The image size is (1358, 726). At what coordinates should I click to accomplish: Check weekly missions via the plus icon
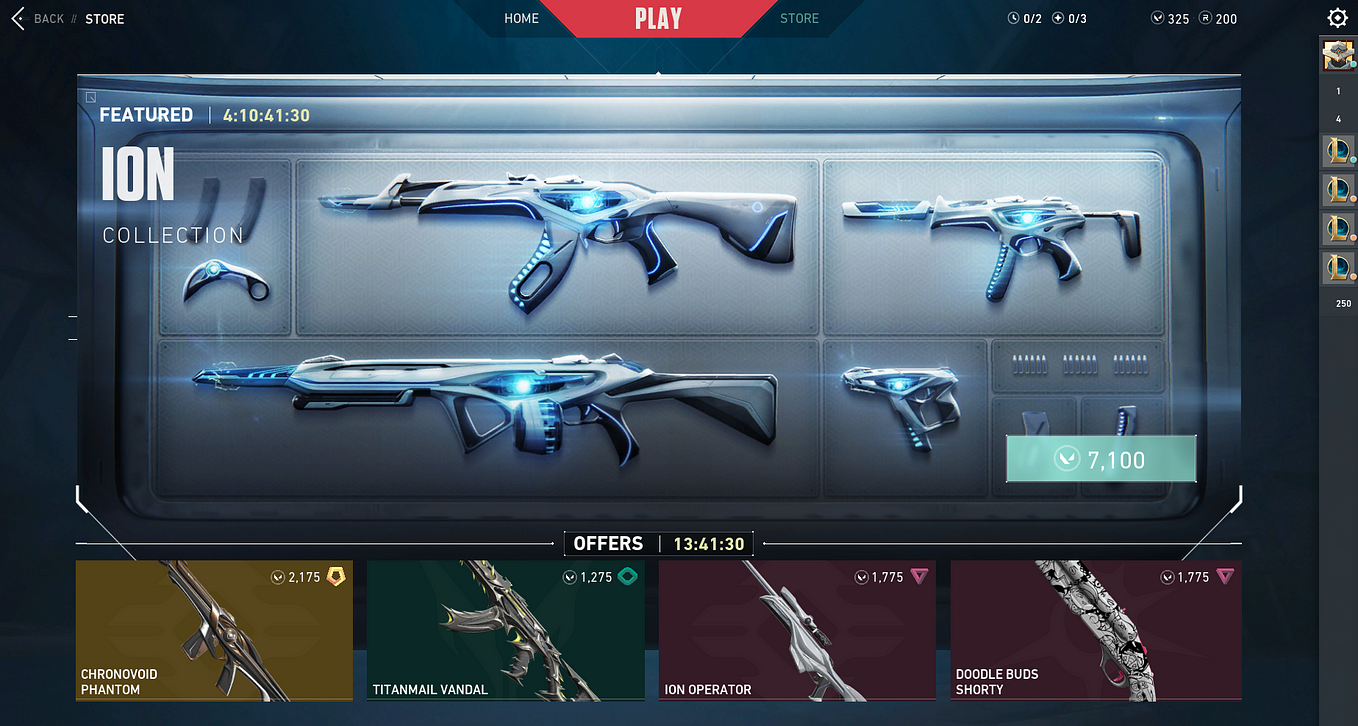1057,17
